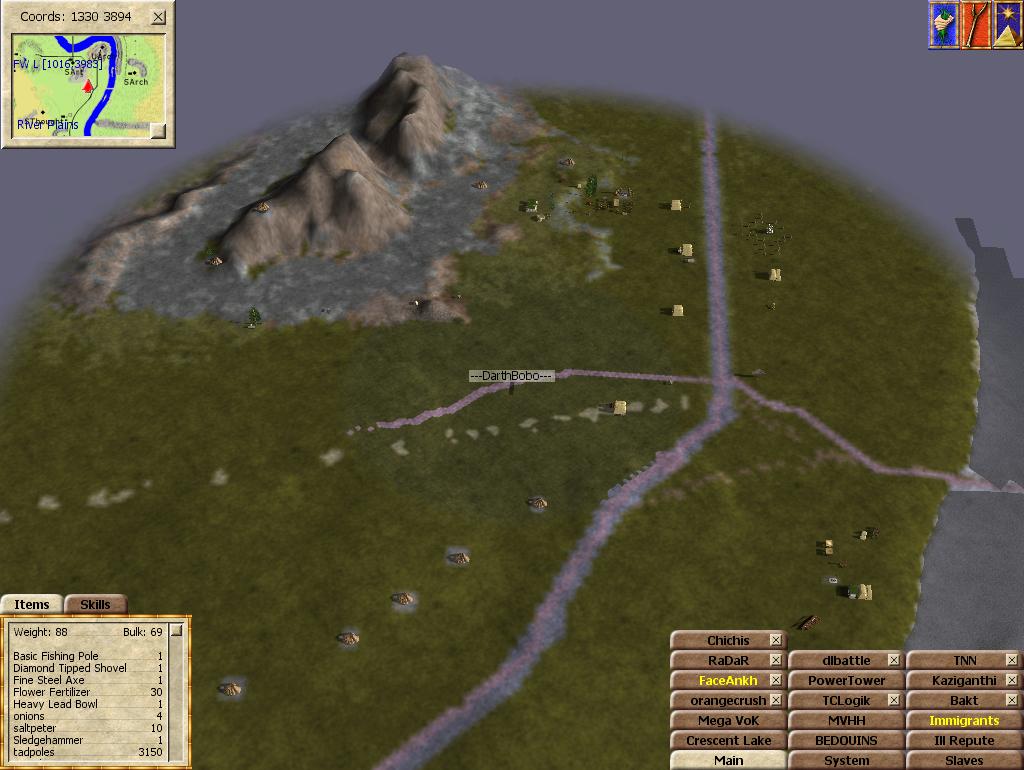Close the TNN chat tab
Viewport: 1024px width, 770px height.
[1011, 660]
